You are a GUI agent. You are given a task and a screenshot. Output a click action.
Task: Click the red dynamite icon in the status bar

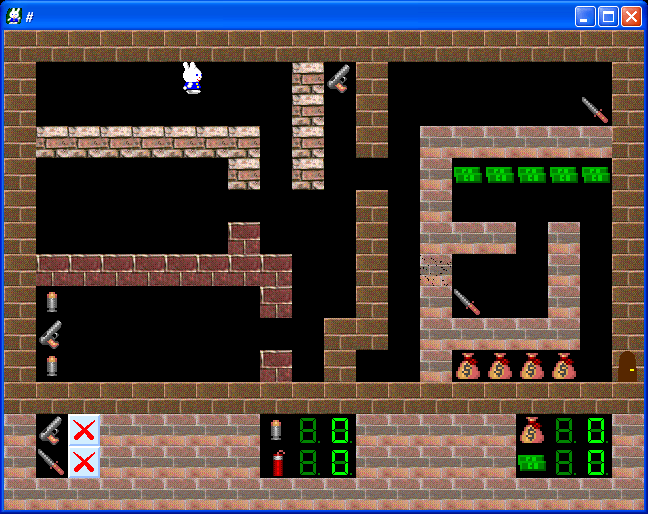277,462
